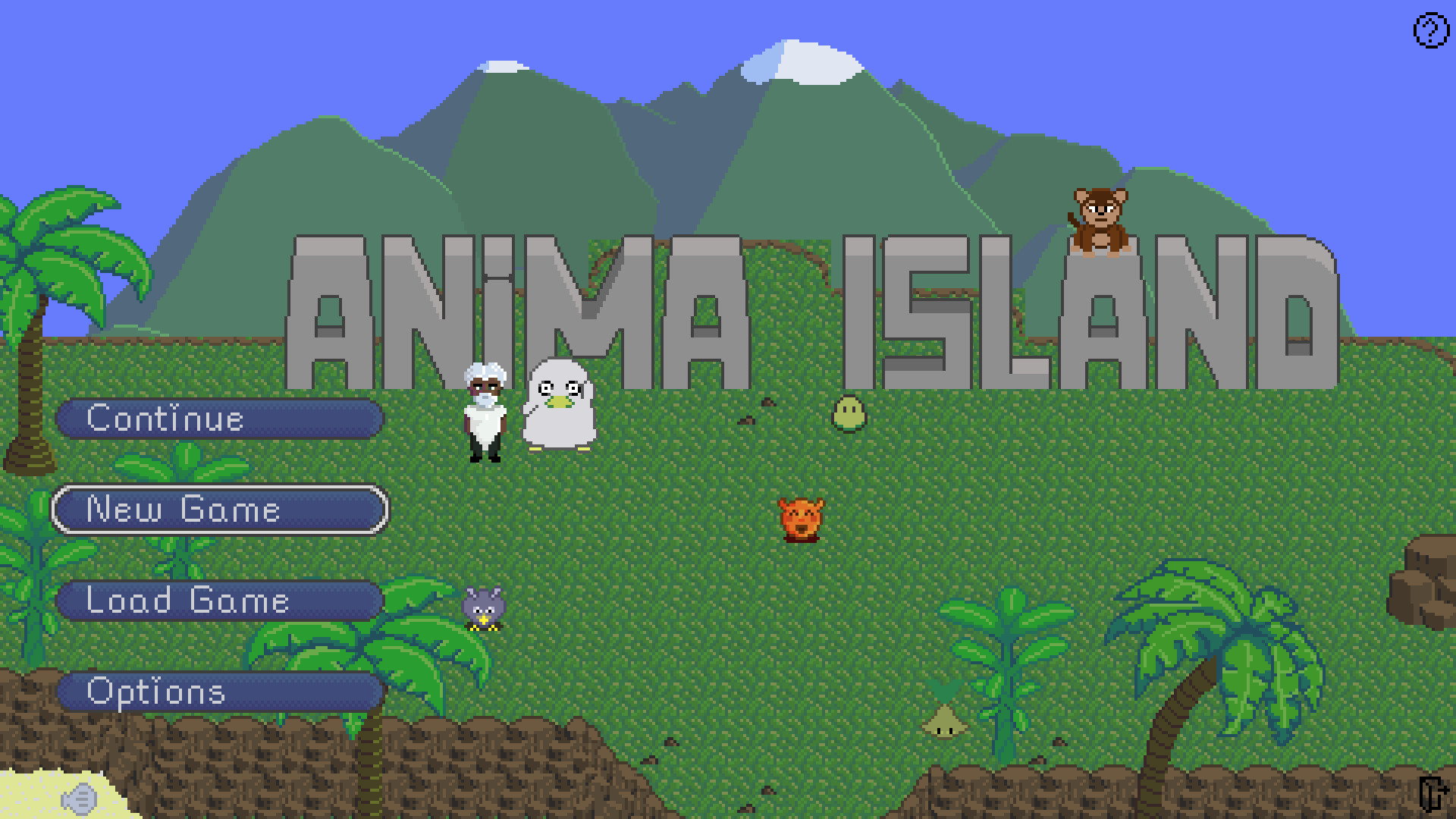Open the Options menu

coord(219,692)
